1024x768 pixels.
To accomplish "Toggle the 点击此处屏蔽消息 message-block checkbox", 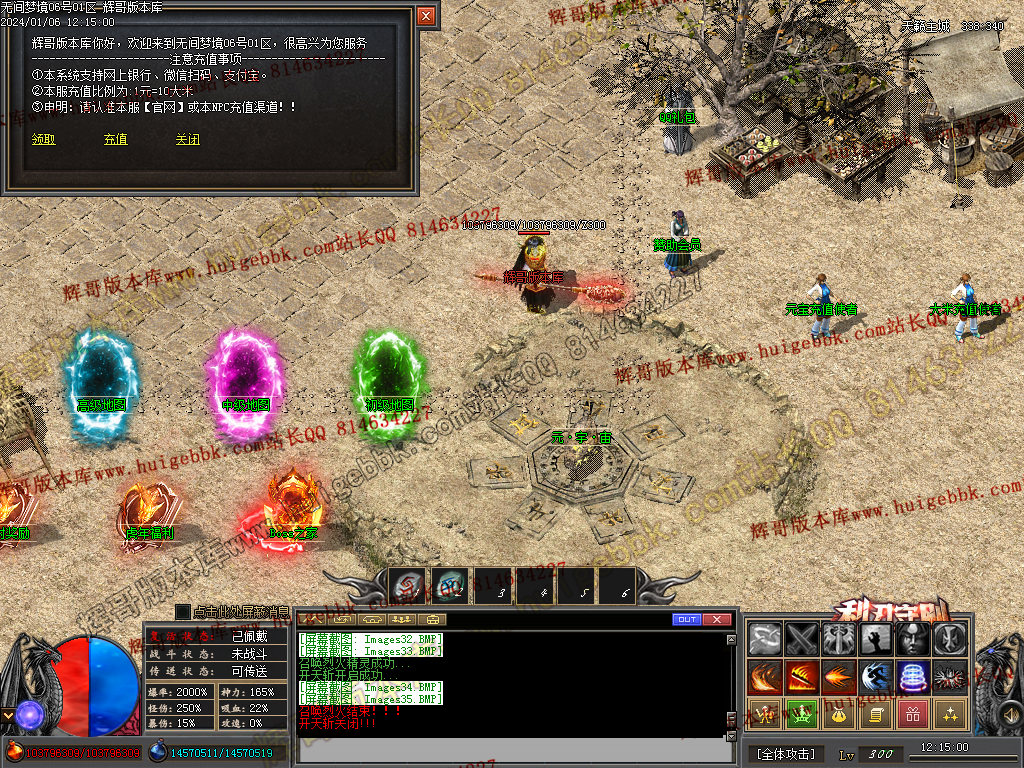I will click(183, 611).
